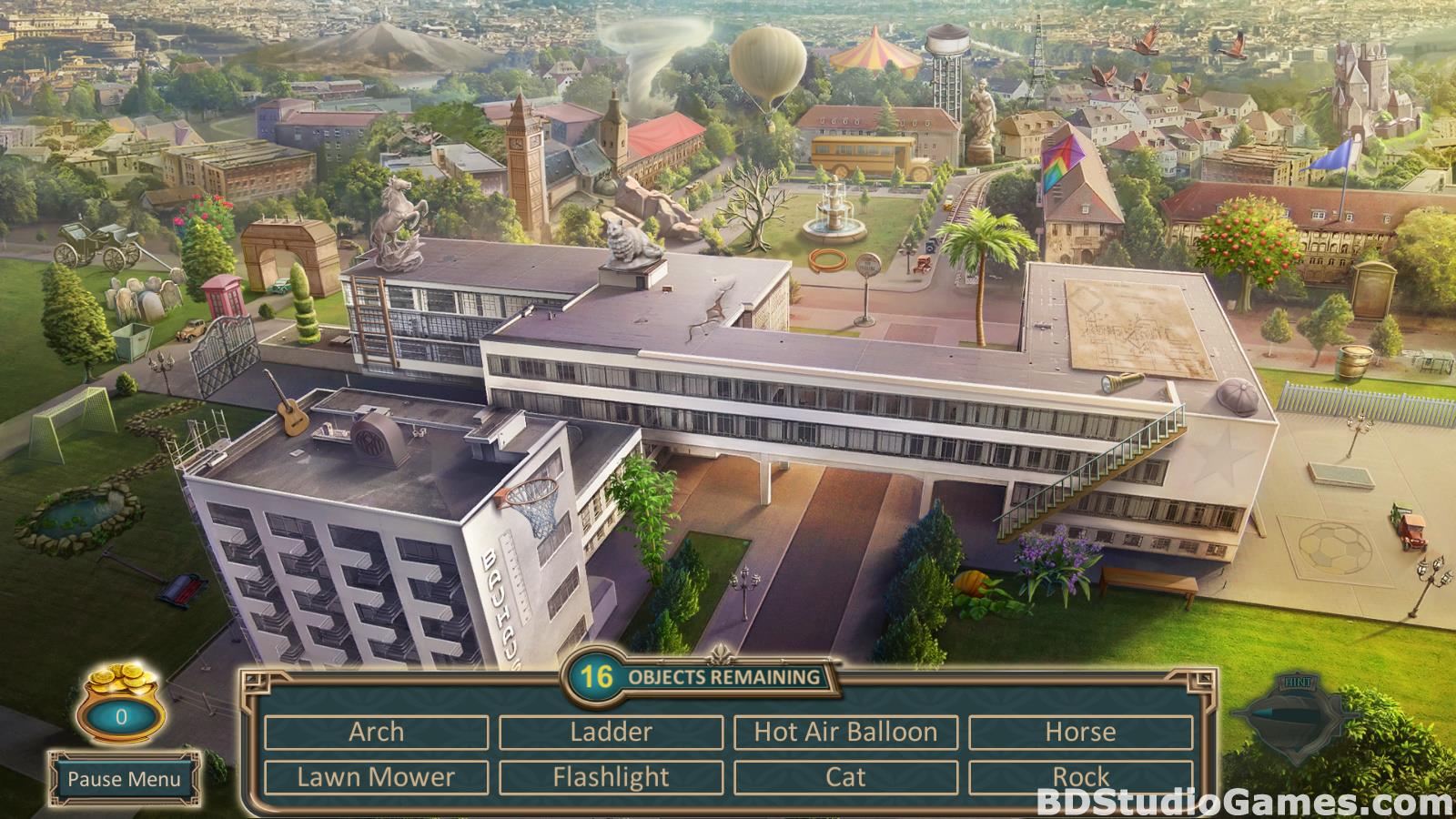Image resolution: width=1456 pixels, height=819 pixels.
Task: Select the Cat list entry
Action: 845,777
